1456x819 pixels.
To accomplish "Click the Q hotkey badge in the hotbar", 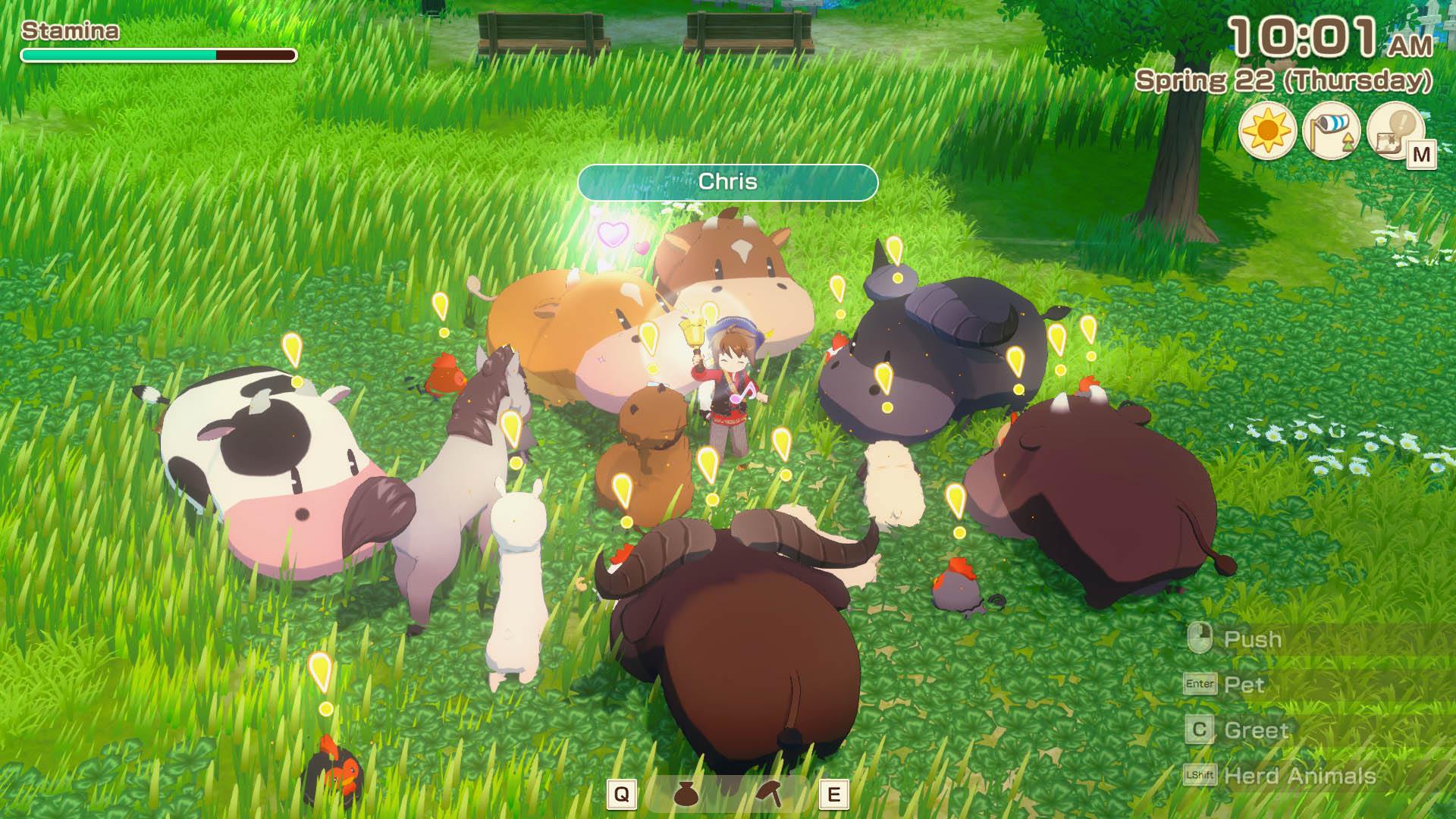I will click(x=622, y=794).
